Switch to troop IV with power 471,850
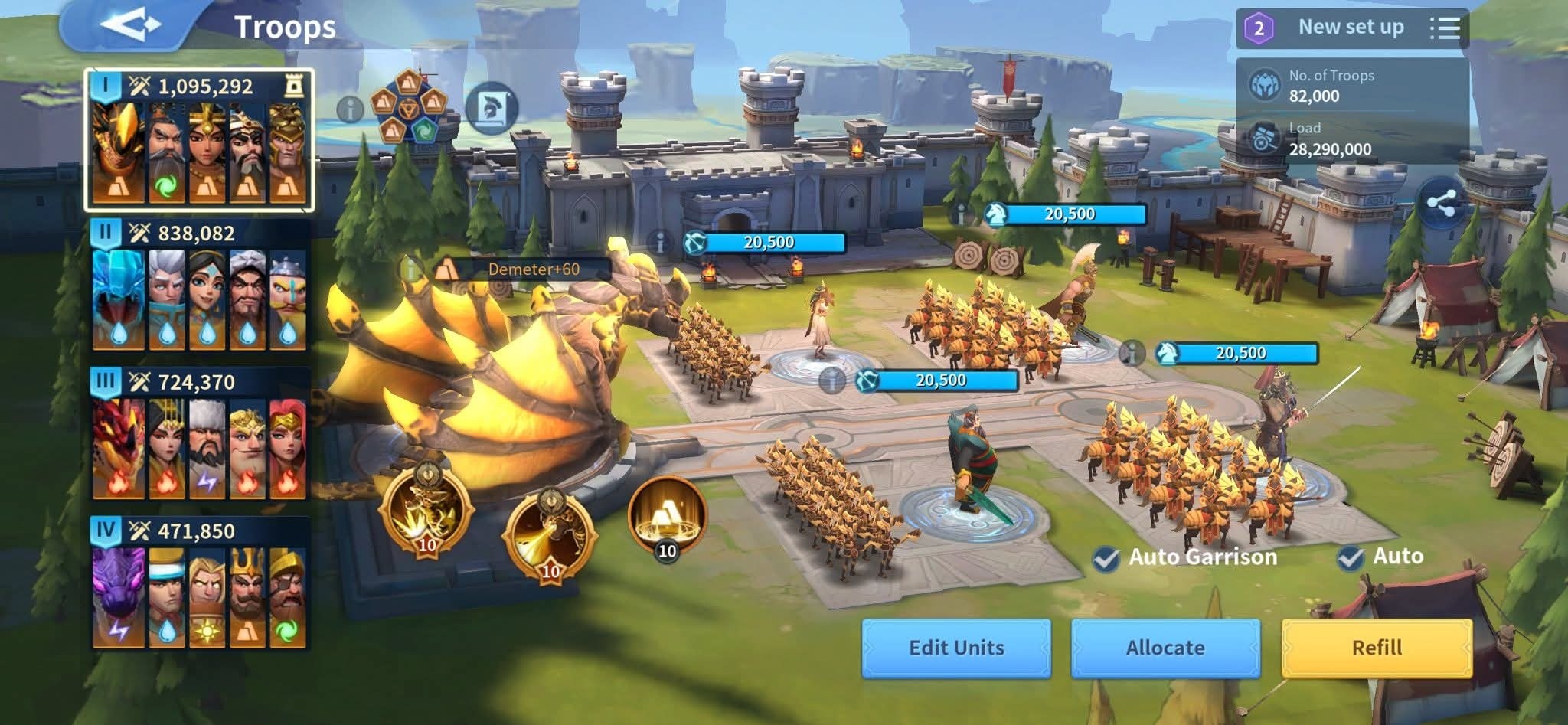The width and height of the screenshot is (1568, 725). click(199, 583)
